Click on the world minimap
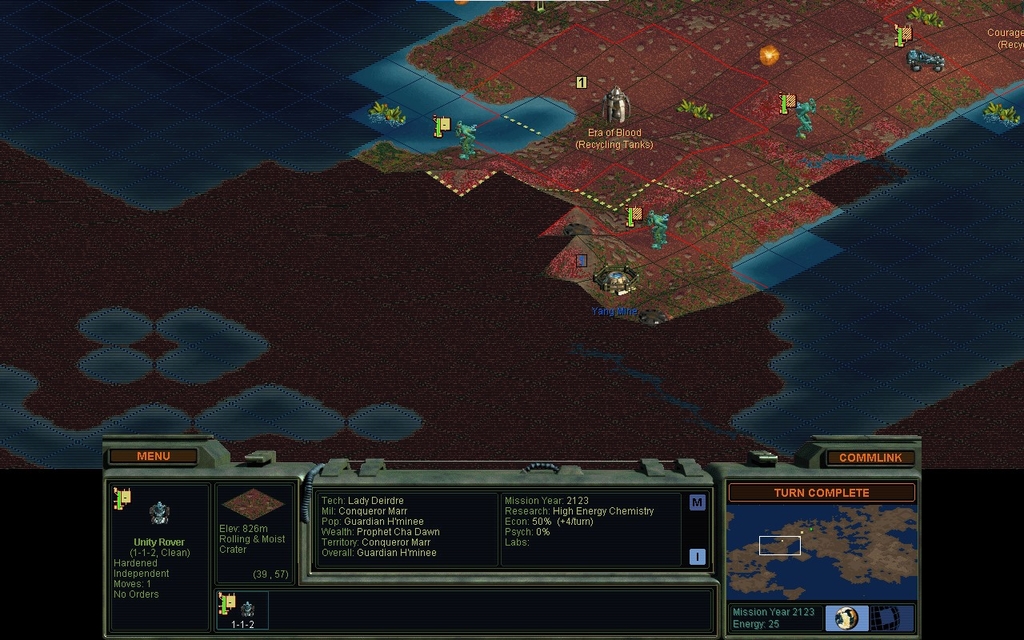The image size is (1024, 640). 821,551
